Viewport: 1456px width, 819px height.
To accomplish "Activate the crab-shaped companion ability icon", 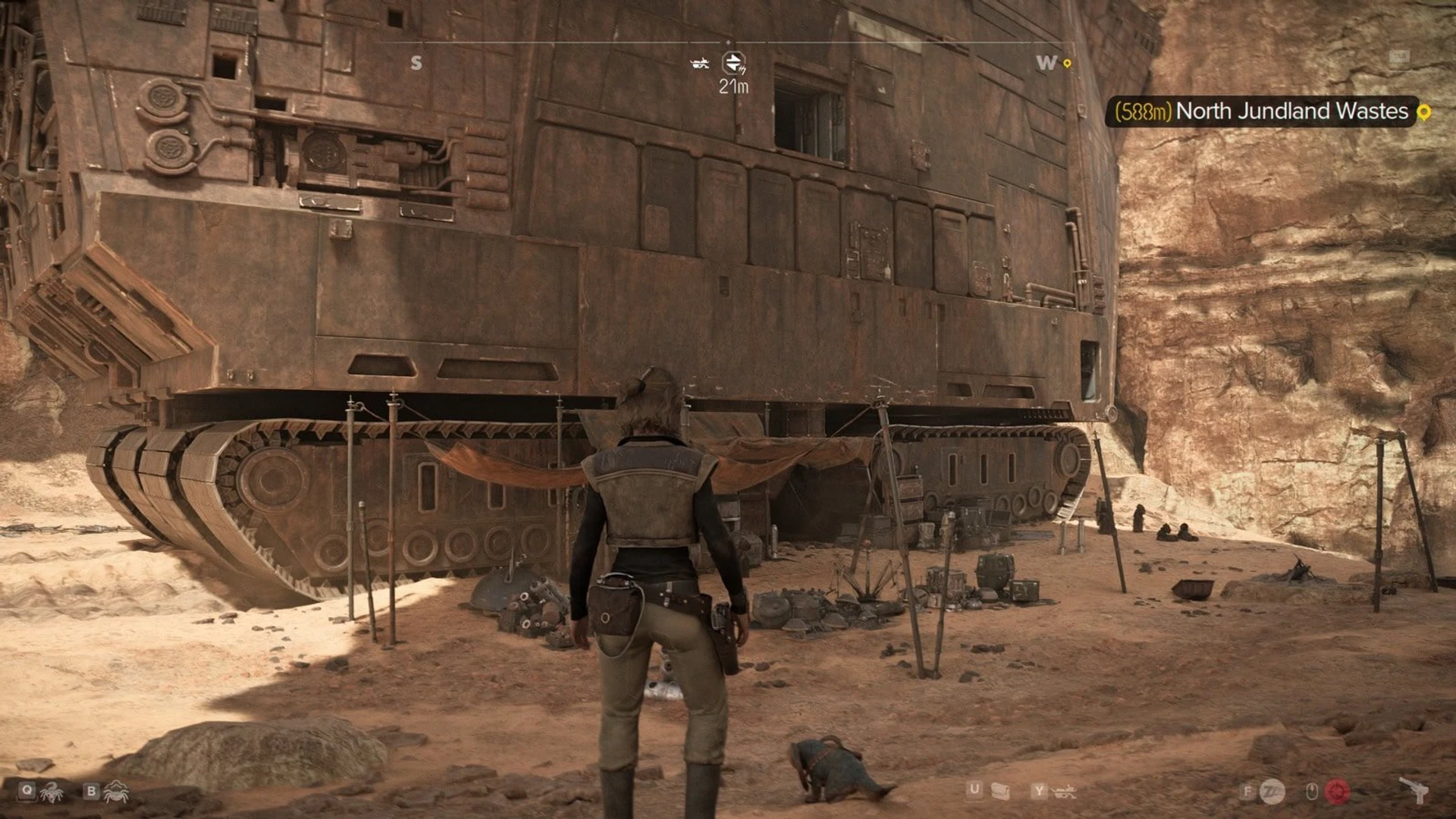I will click(116, 792).
